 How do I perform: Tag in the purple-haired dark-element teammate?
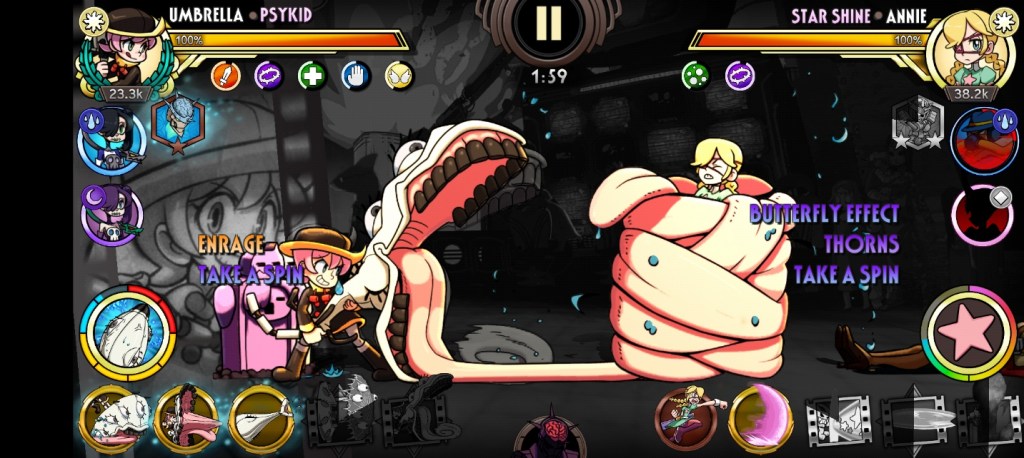tap(112, 213)
